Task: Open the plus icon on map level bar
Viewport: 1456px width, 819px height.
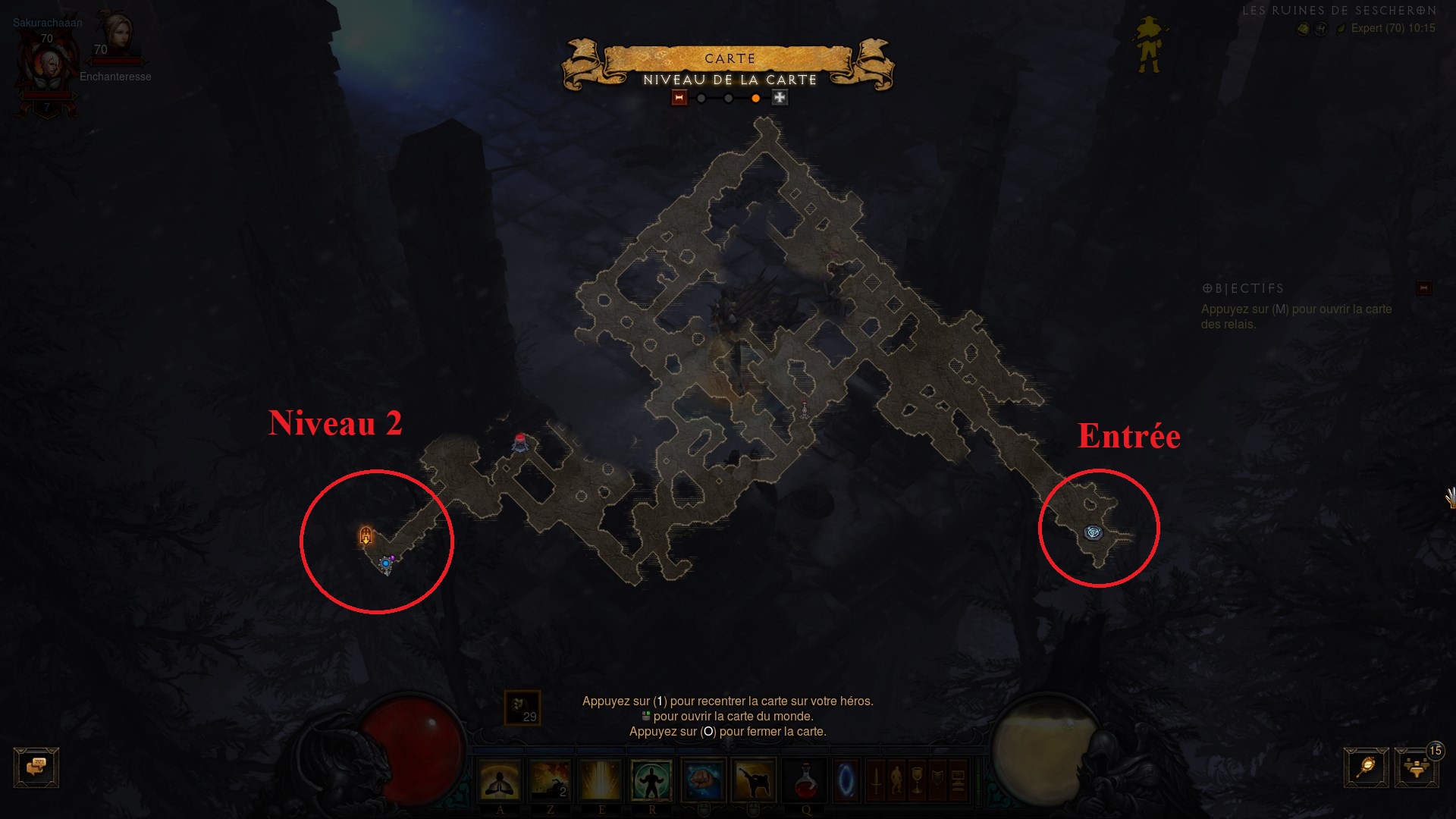Action: coord(779,97)
